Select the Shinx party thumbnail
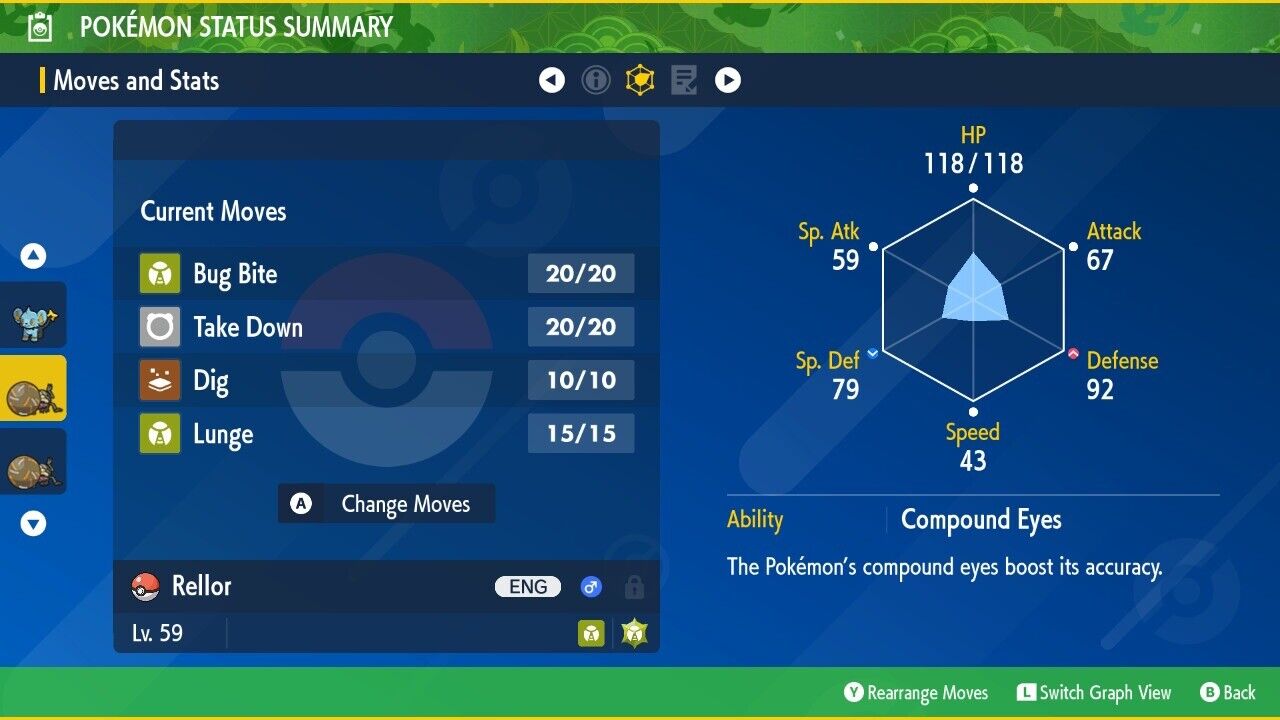1280x720 pixels. [33, 316]
